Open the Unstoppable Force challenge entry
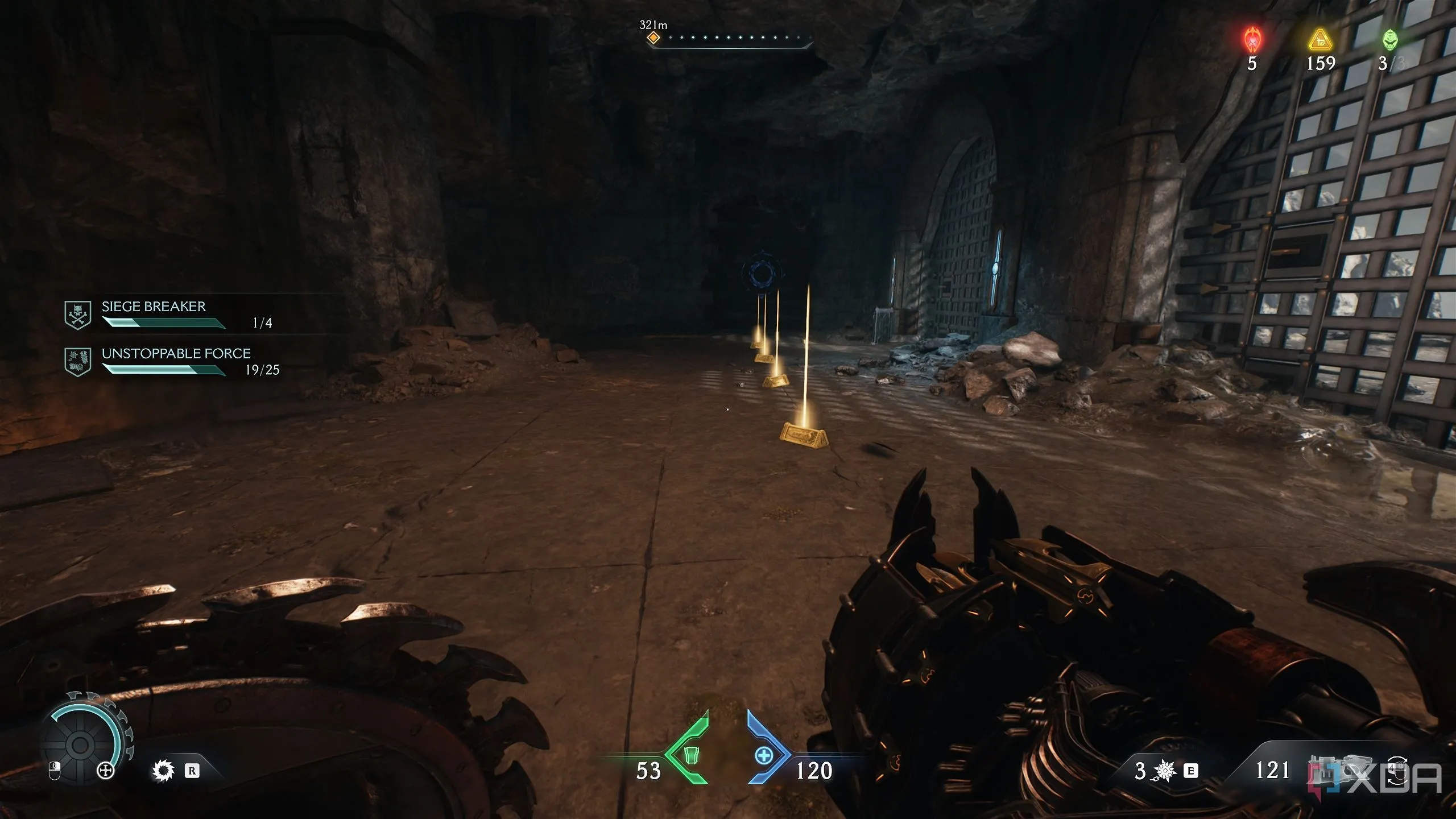1456x819 pixels. 176,354
